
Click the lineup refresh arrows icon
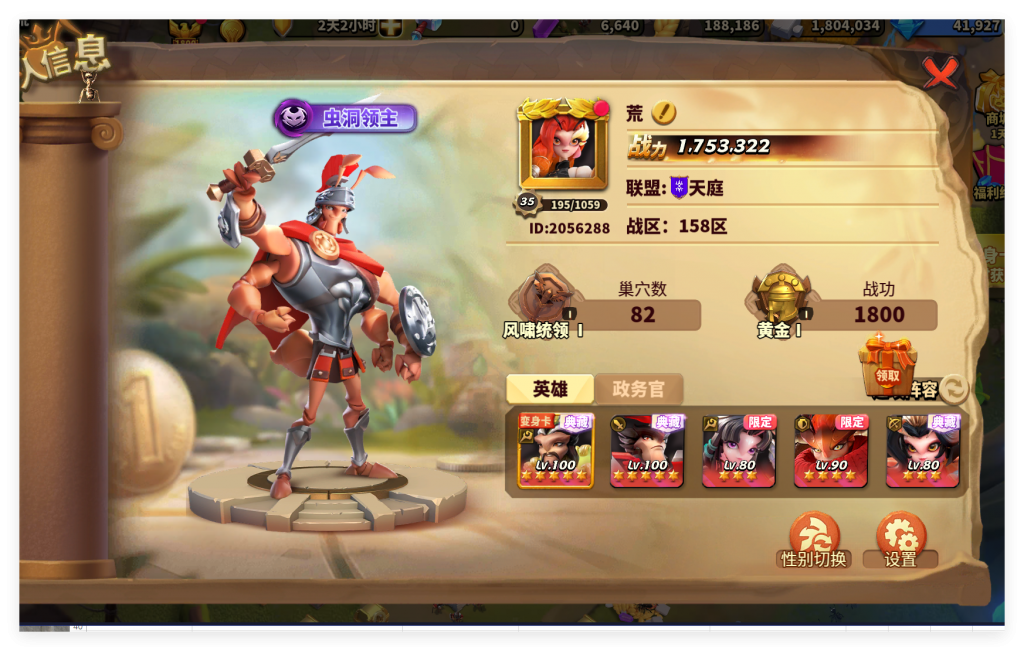pos(954,389)
